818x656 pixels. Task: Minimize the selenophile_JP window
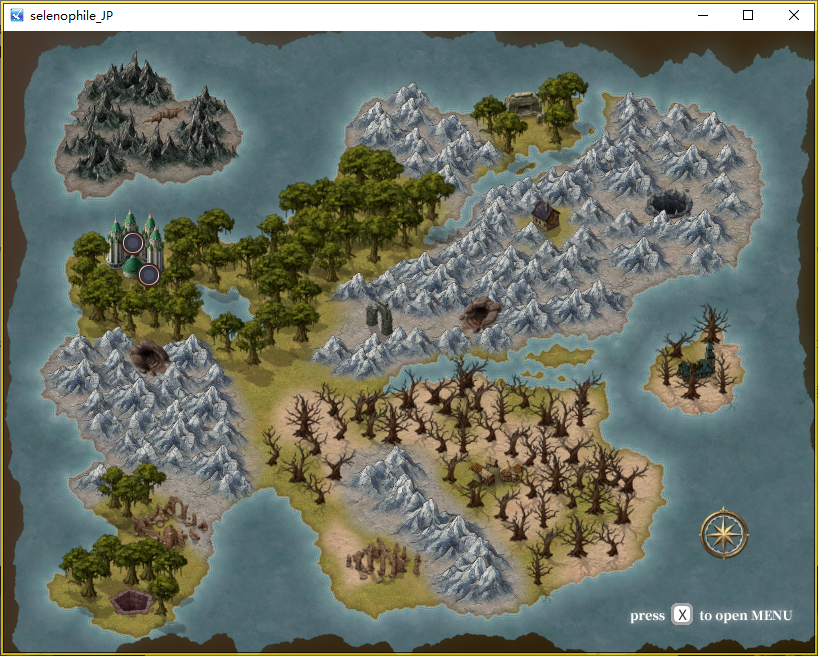(703, 15)
